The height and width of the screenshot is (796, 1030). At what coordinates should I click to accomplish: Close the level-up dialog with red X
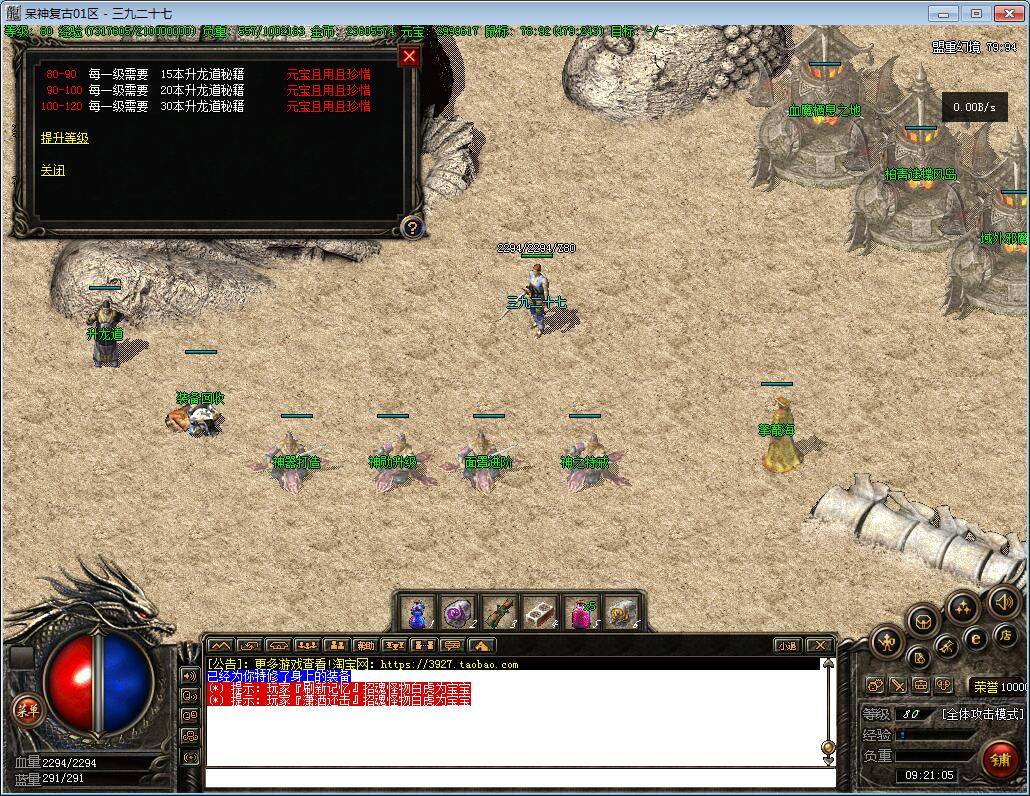[x=409, y=57]
